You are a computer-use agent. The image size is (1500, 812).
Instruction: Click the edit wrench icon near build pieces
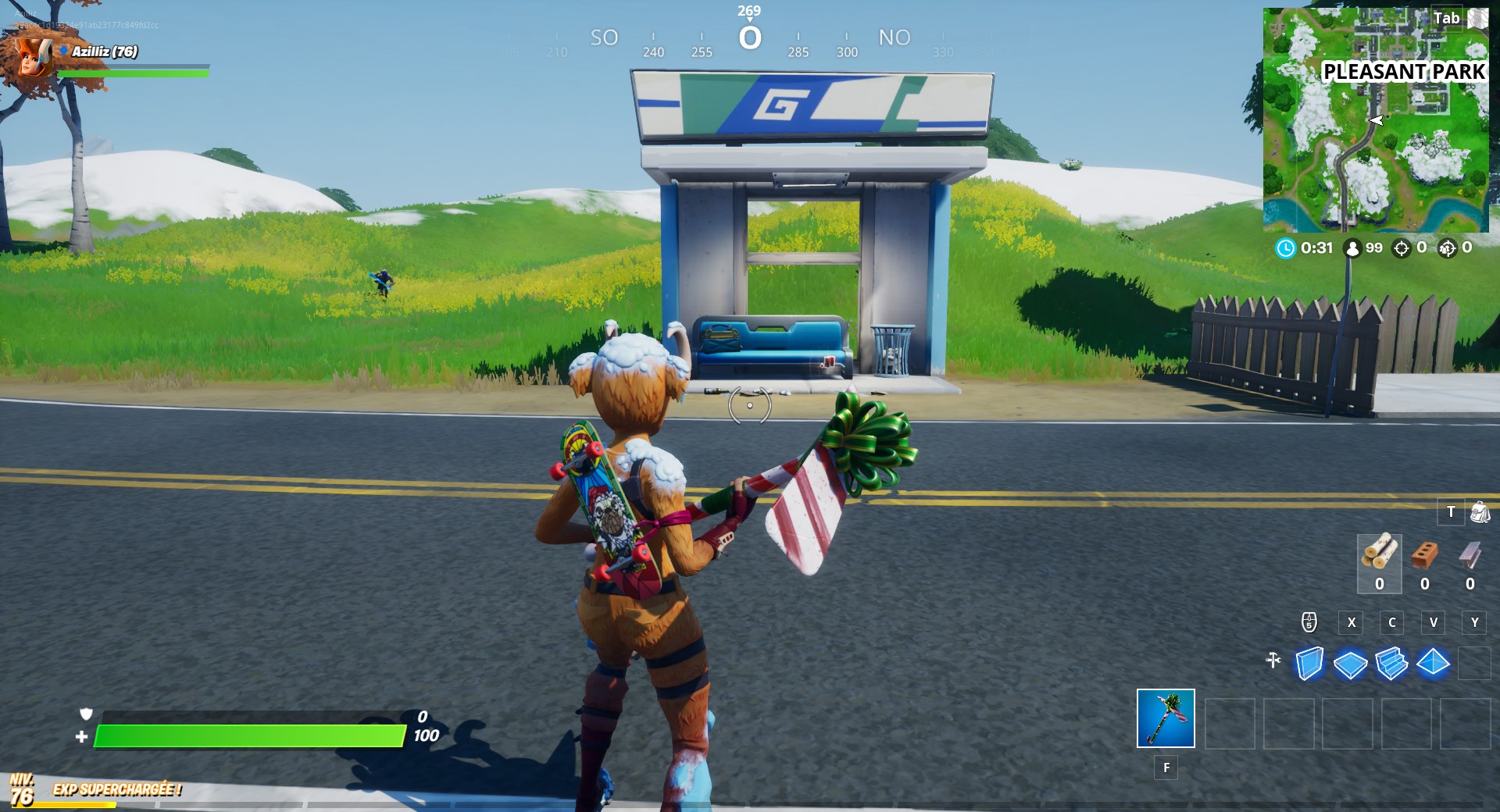tap(1272, 660)
